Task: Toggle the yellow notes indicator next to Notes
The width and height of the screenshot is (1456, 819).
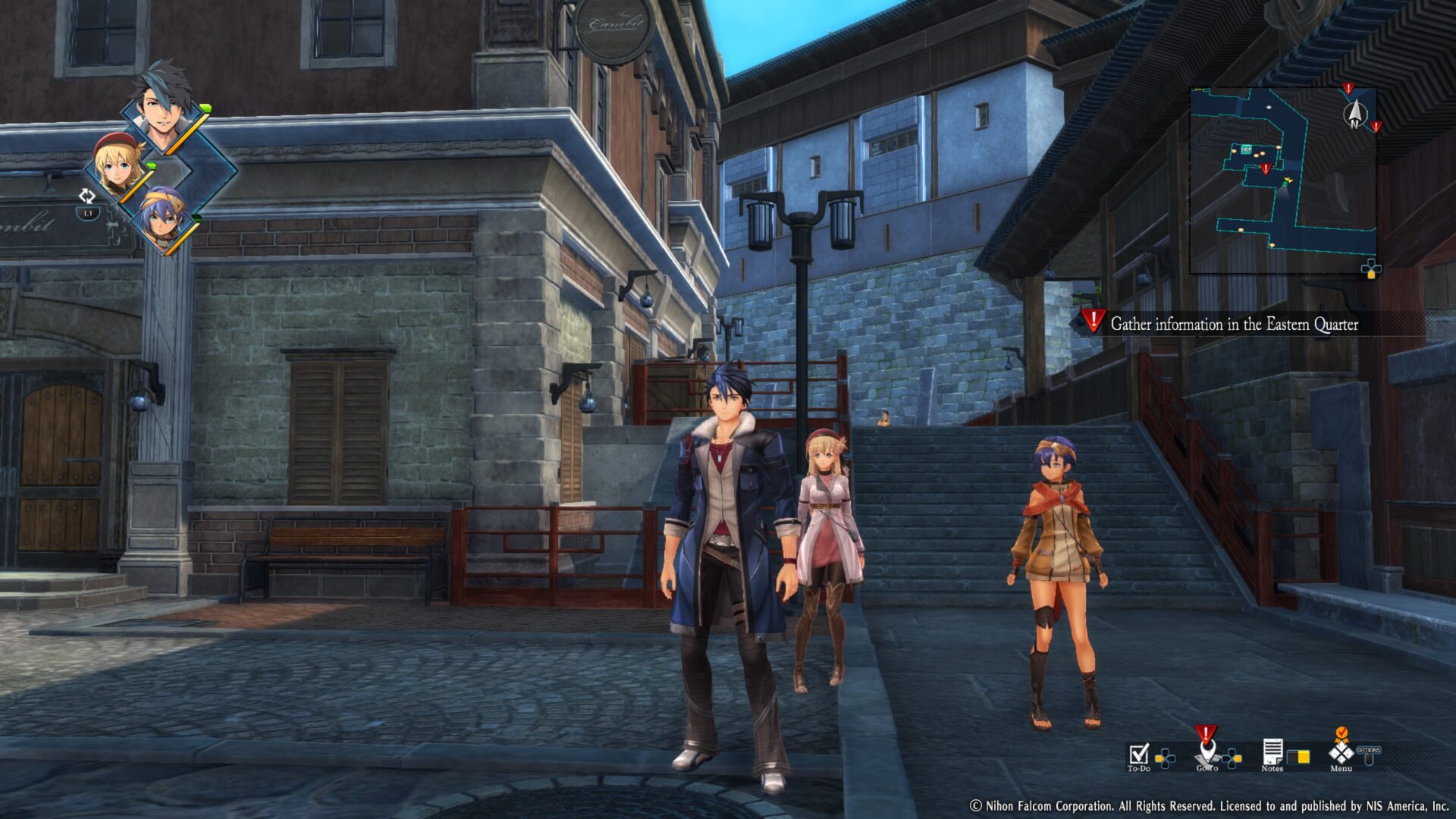Action: pyautogui.click(x=1299, y=756)
